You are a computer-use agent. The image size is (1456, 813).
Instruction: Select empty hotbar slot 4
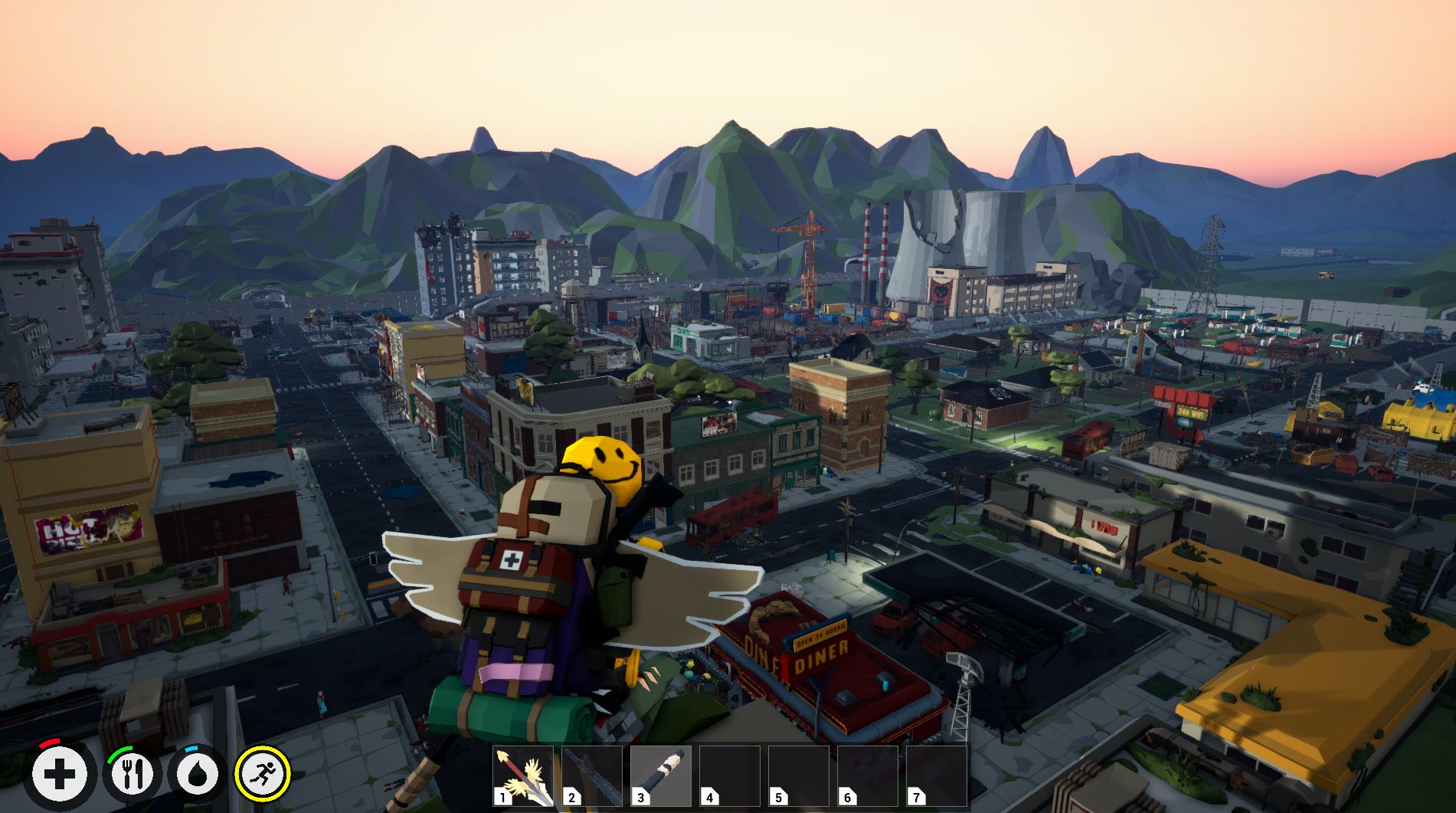pyautogui.click(x=730, y=775)
